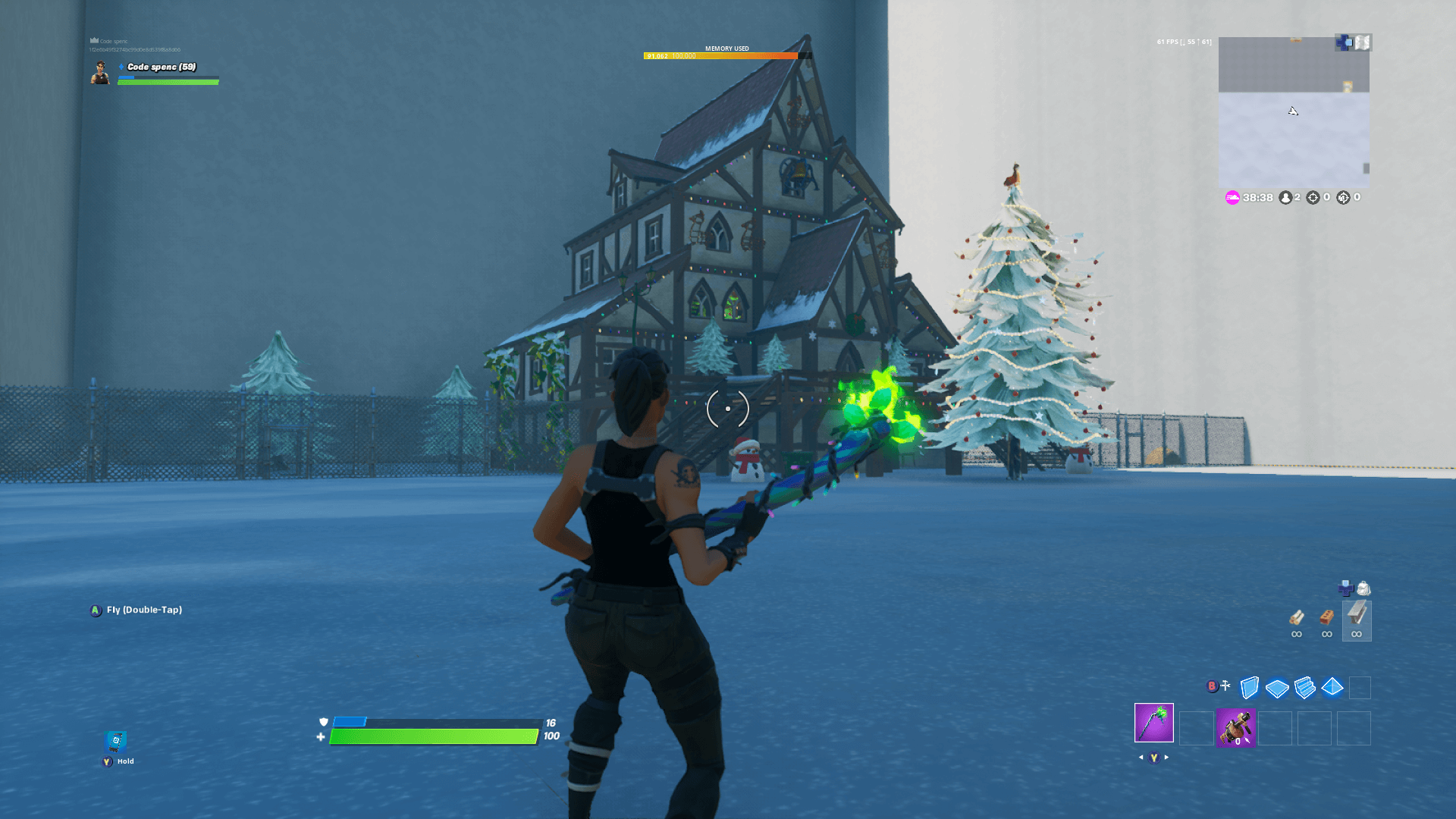Click the players count icon under the minimap

pos(1286,198)
